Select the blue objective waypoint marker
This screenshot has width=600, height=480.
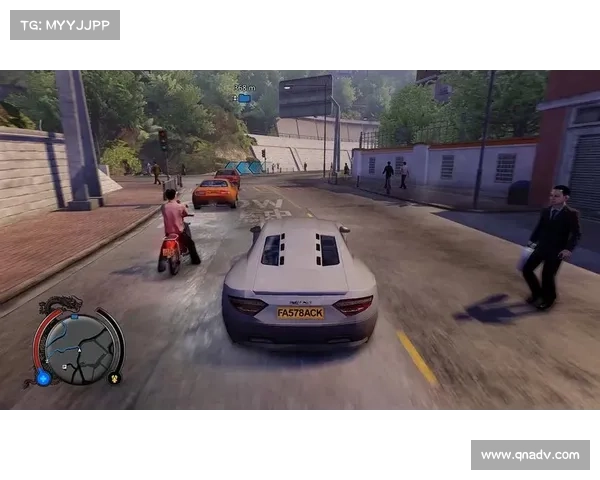pyautogui.click(x=244, y=98)
